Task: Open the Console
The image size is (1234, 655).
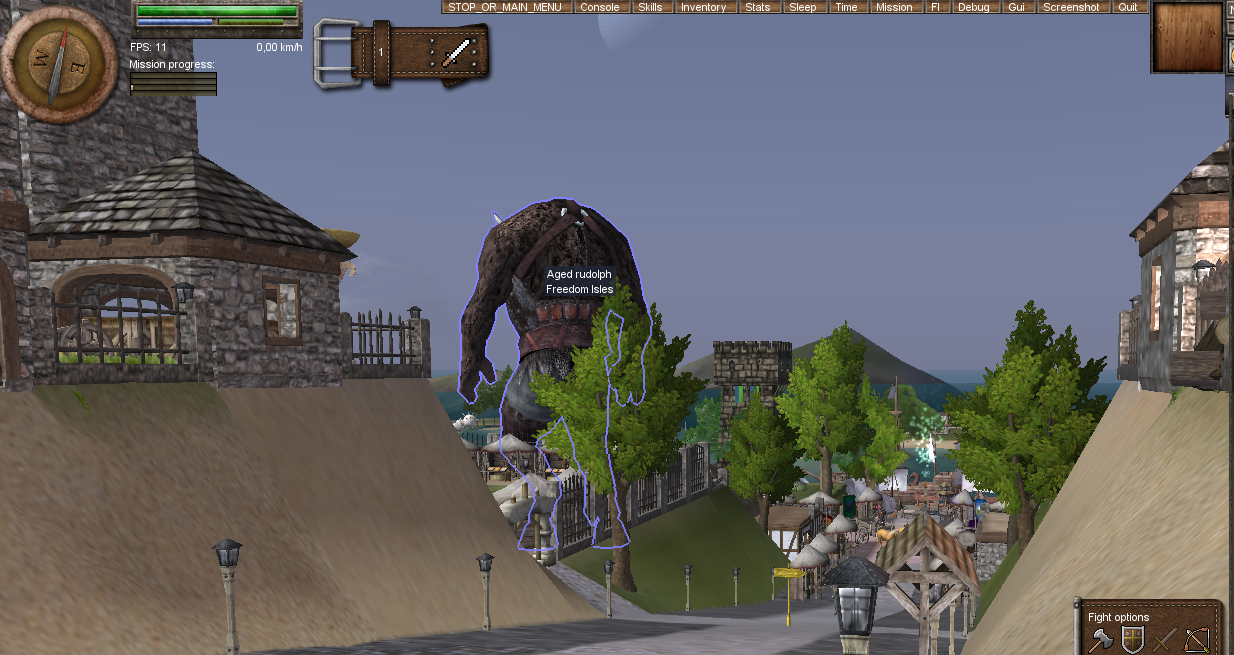Action: (600, 7)
